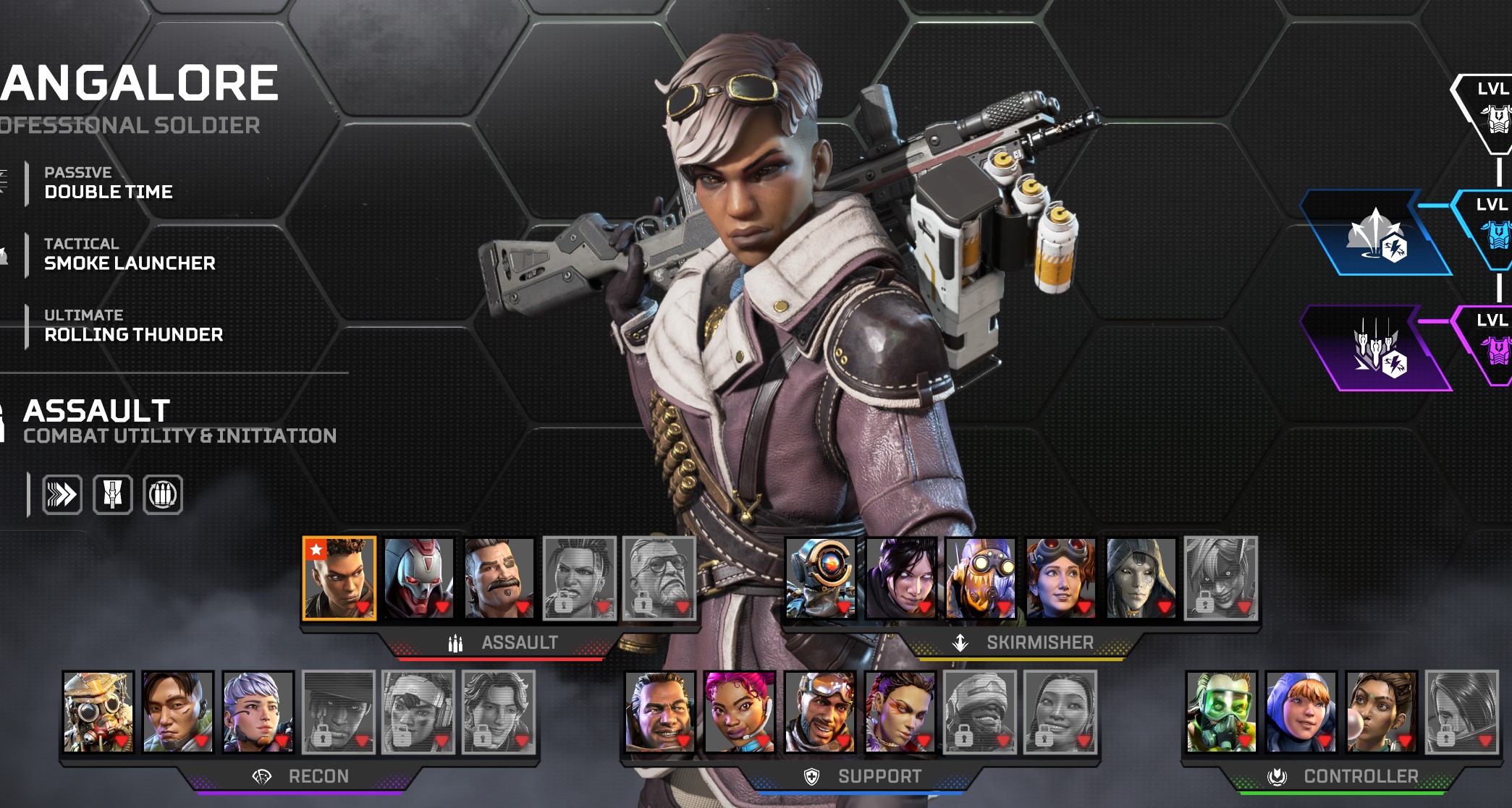Choose Rampart blowing bubble gum

pos(1381,712)
